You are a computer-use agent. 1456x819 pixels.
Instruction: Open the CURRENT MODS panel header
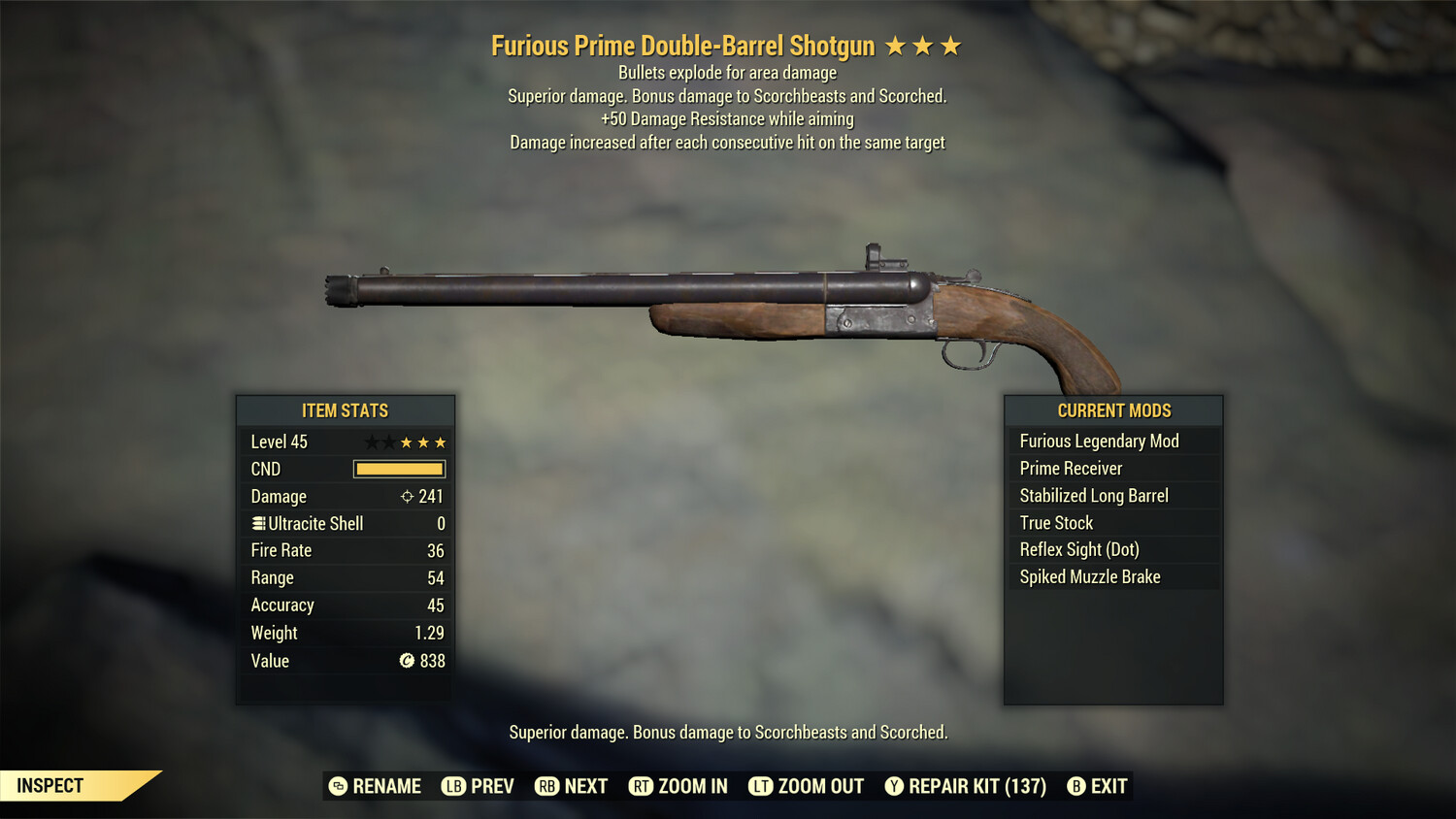point(1113,410)
